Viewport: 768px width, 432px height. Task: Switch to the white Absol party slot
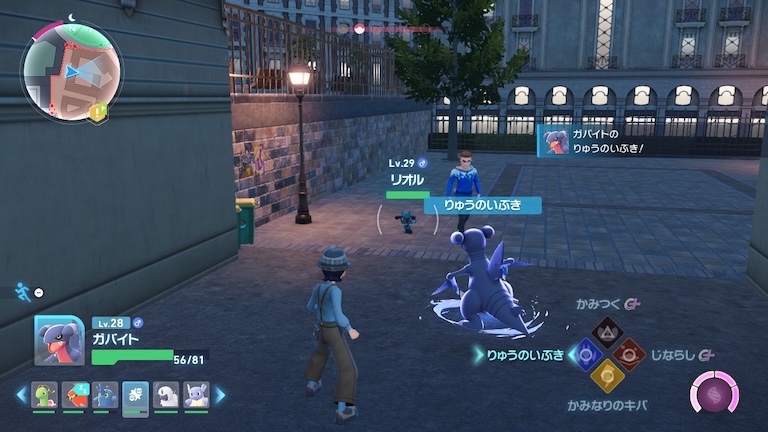click(166, 396)
